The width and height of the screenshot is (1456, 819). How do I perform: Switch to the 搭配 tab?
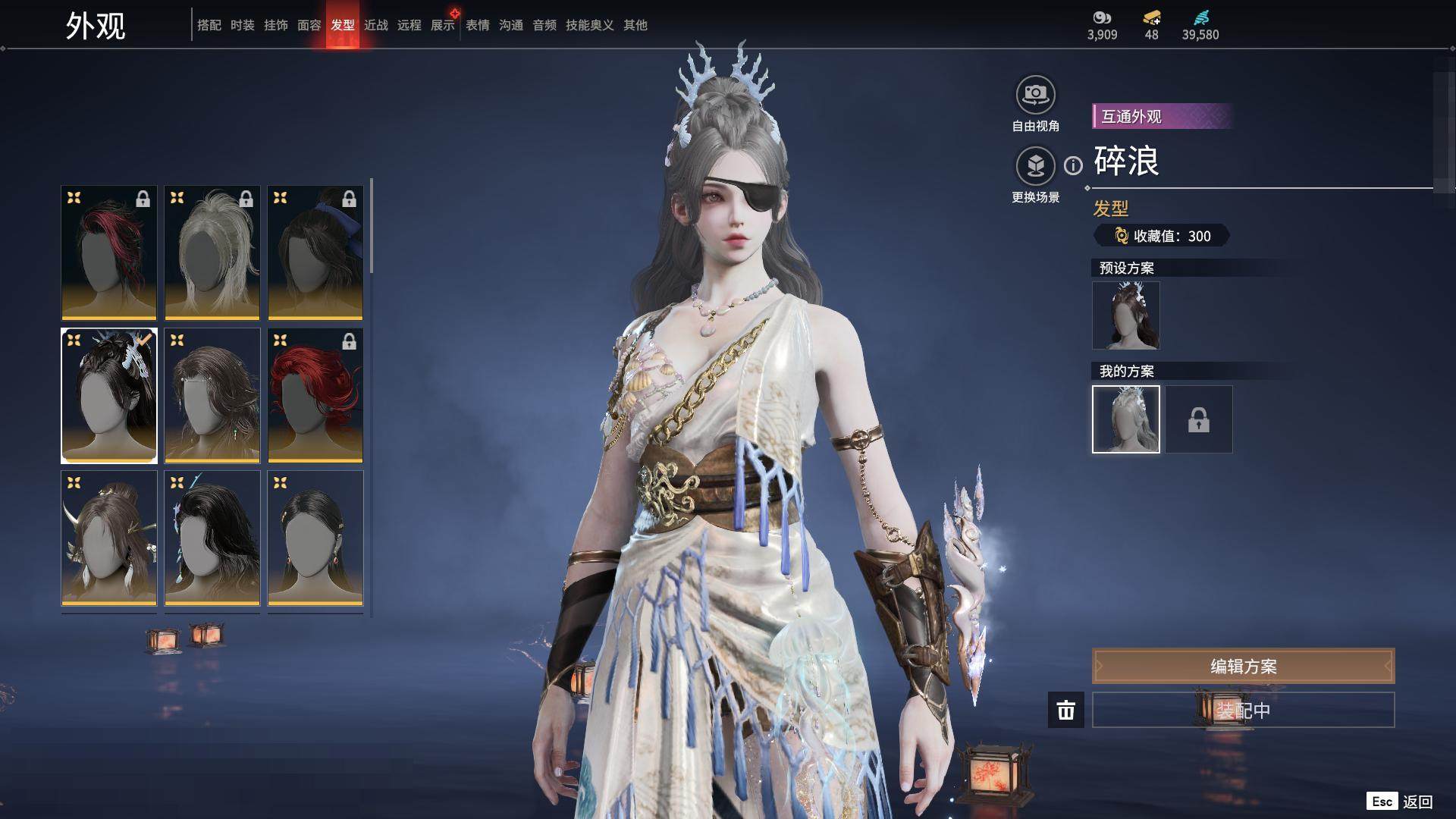(209, 25)
